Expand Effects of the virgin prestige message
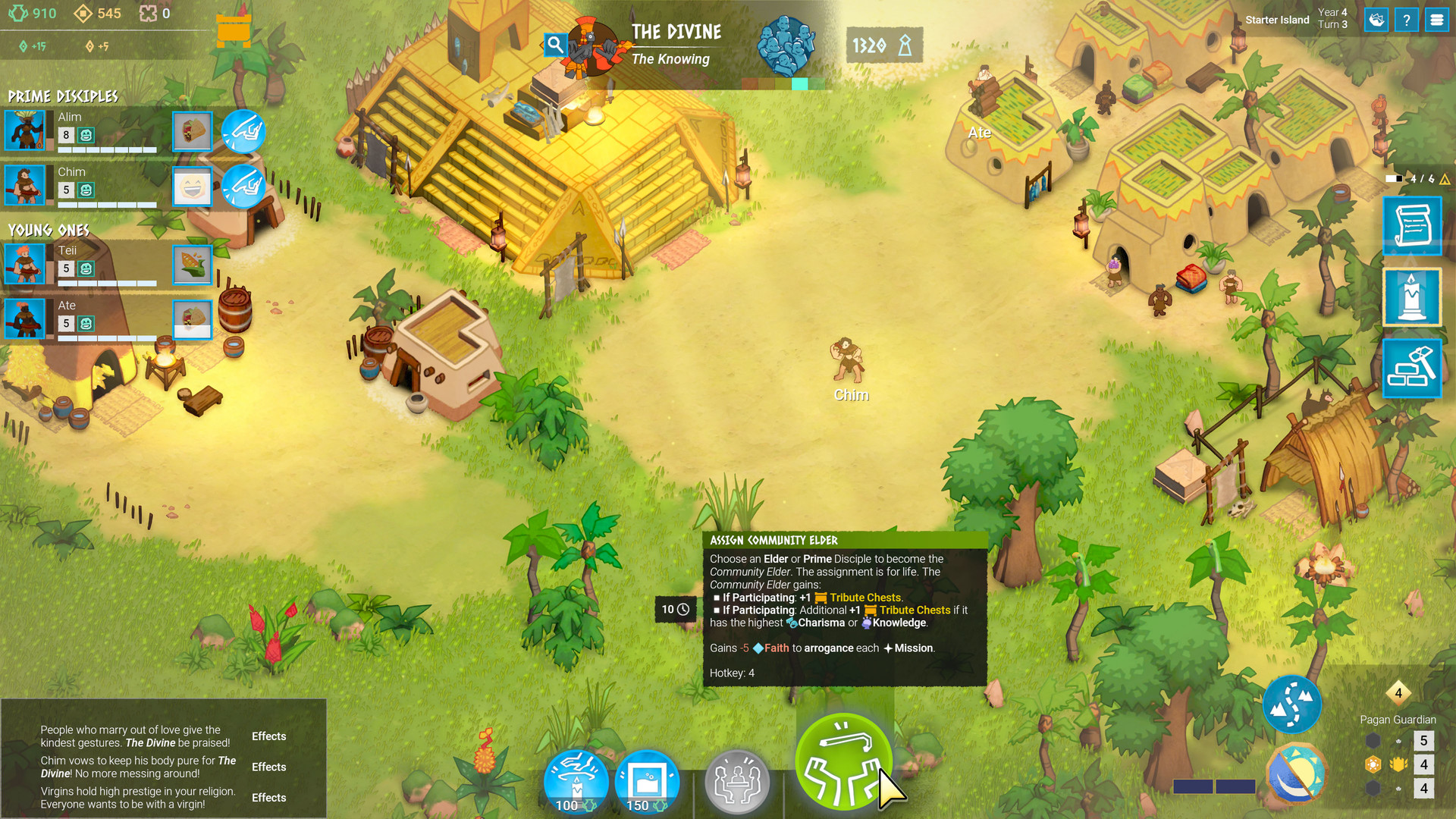1456x819 pixels. tap(268, 798)
